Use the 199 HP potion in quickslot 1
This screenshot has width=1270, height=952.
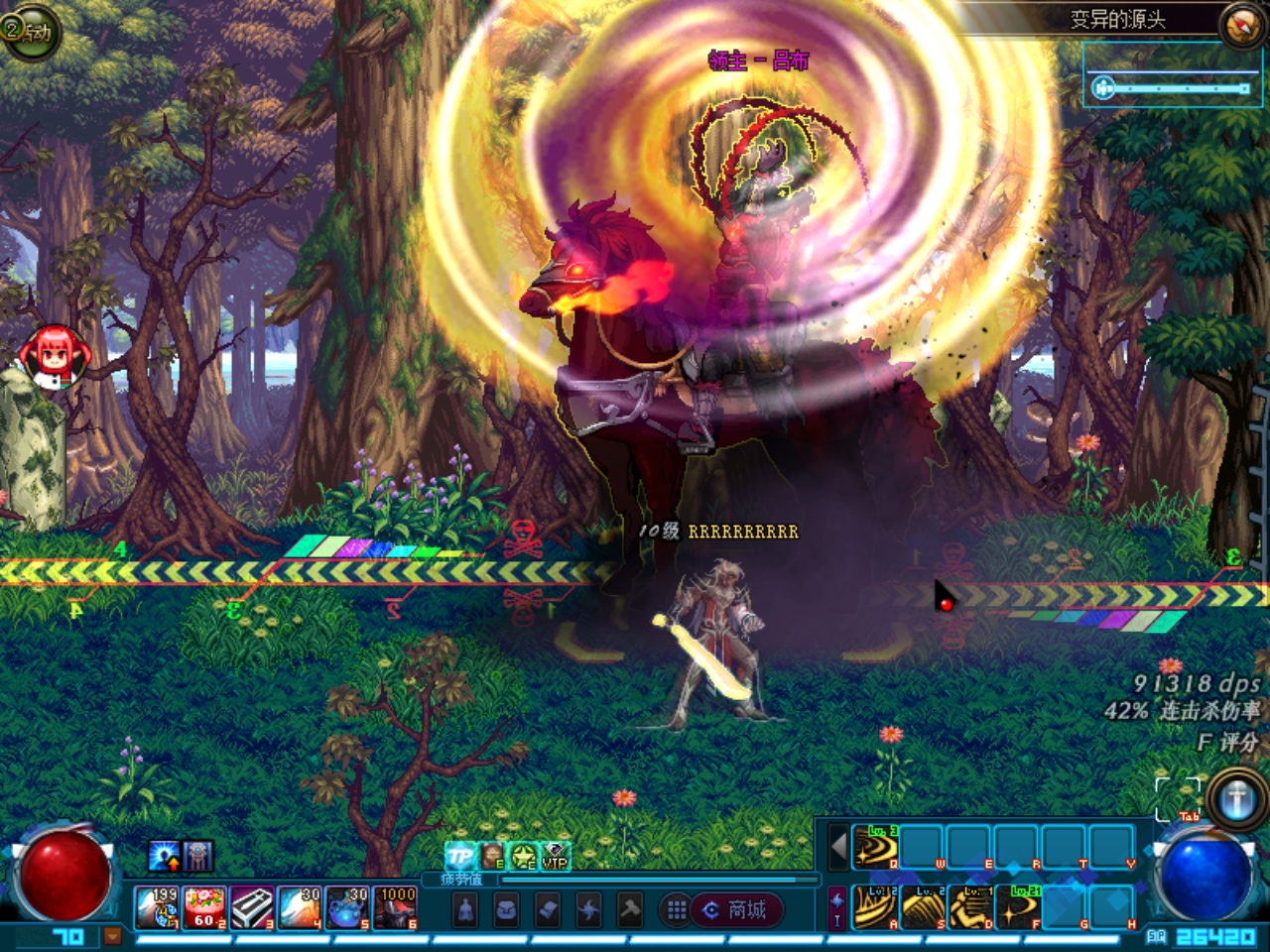[x=156, y=909]
